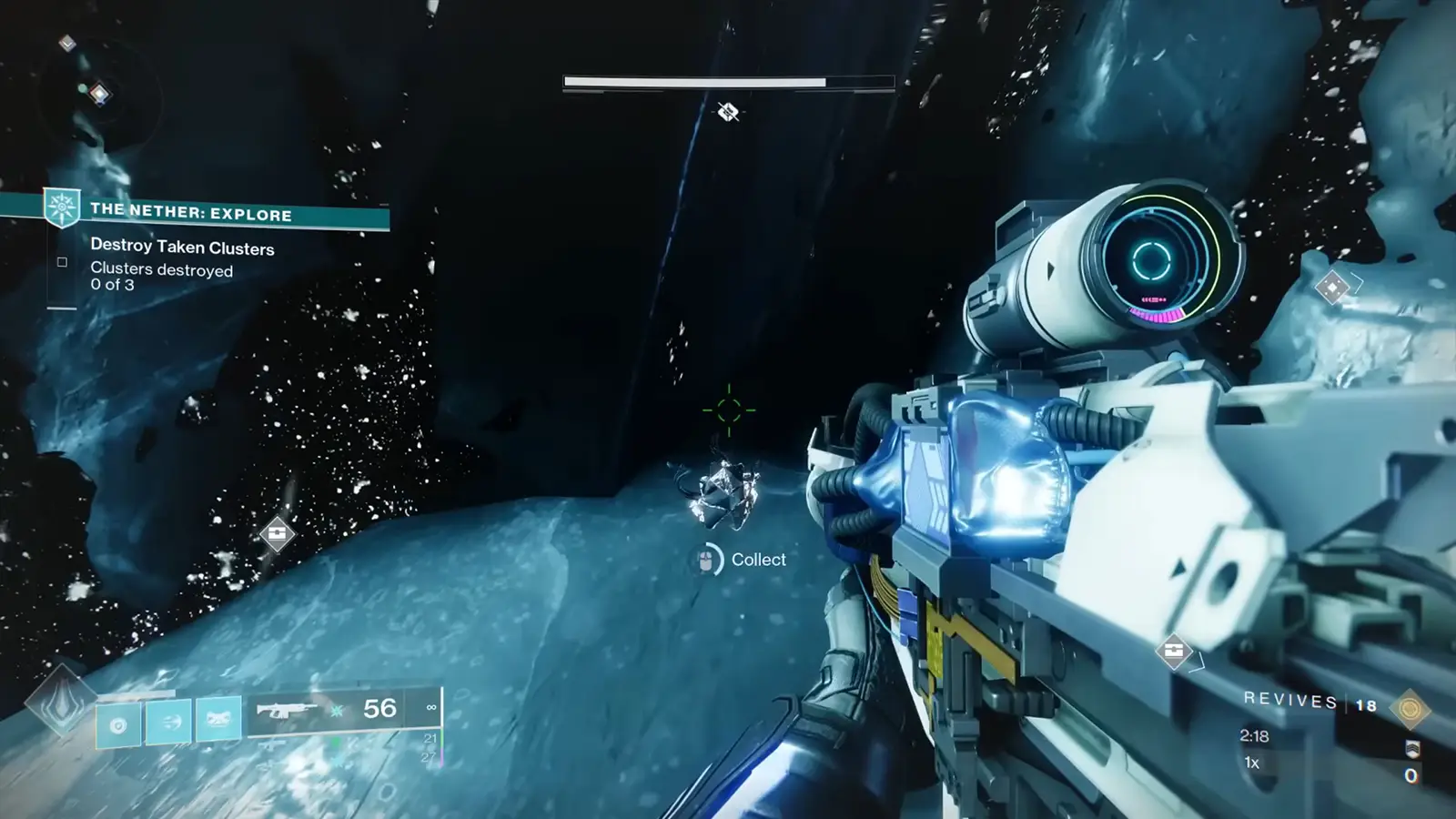Screen dimensions: 1456x819
Task: Click the waypoint marker below the boss health bar
Action: pyautogui.click(x=728, y=112)
